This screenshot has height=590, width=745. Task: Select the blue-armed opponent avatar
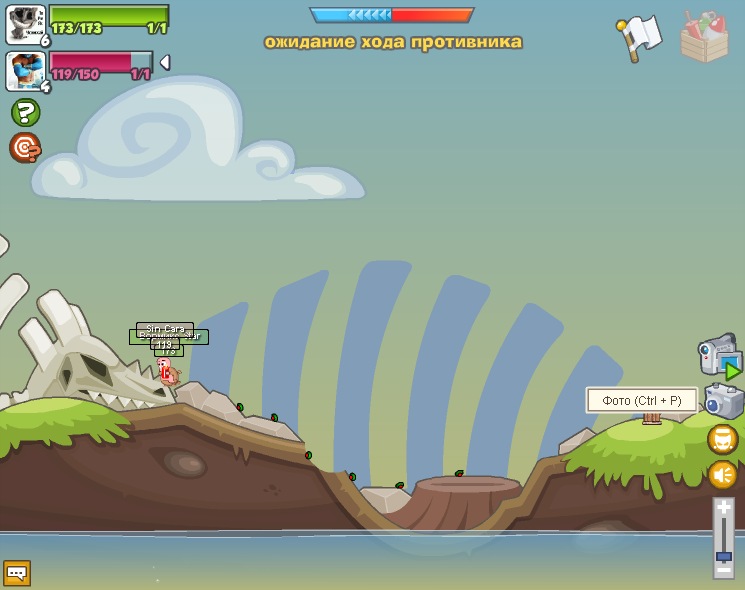coord(25,71)
